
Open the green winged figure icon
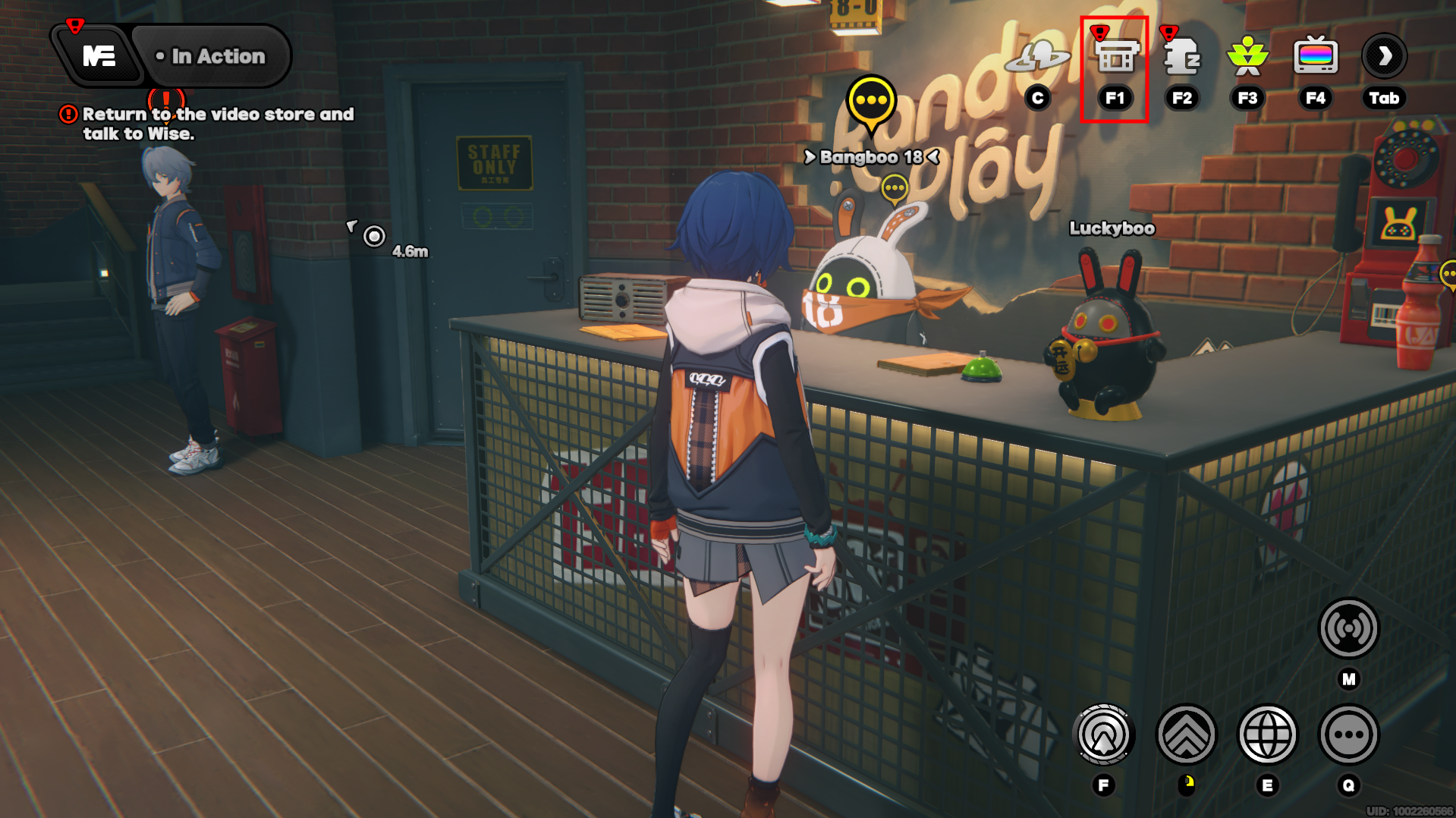click(x=1247, y=56)
